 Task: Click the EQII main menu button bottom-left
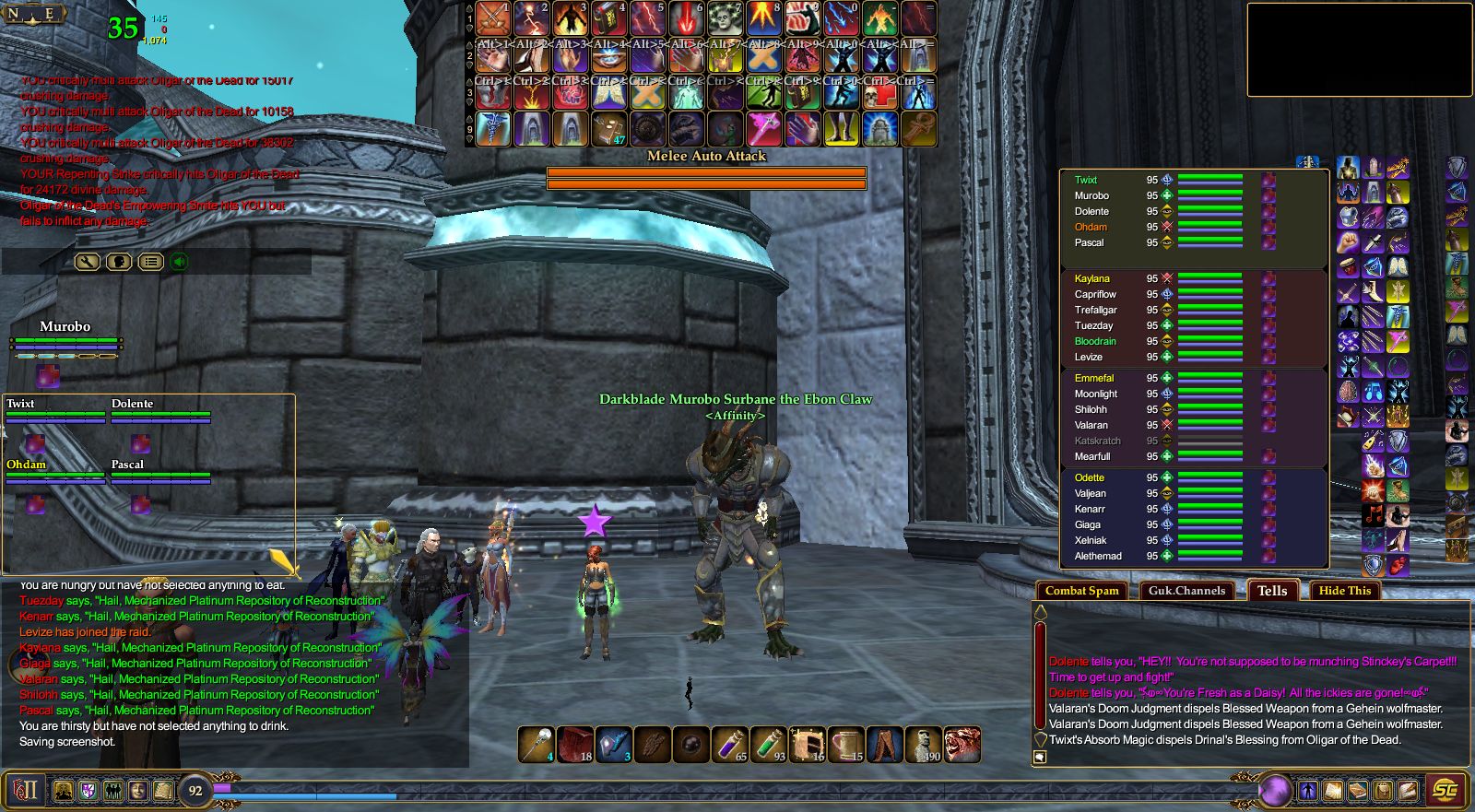pos(26,791)
